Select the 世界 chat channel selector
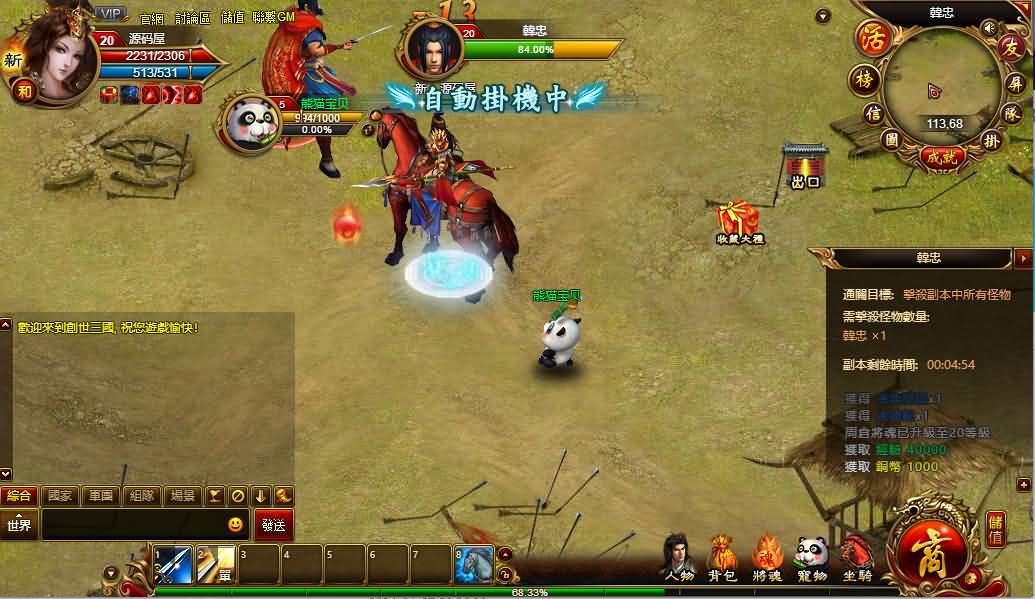 (20, 525)
